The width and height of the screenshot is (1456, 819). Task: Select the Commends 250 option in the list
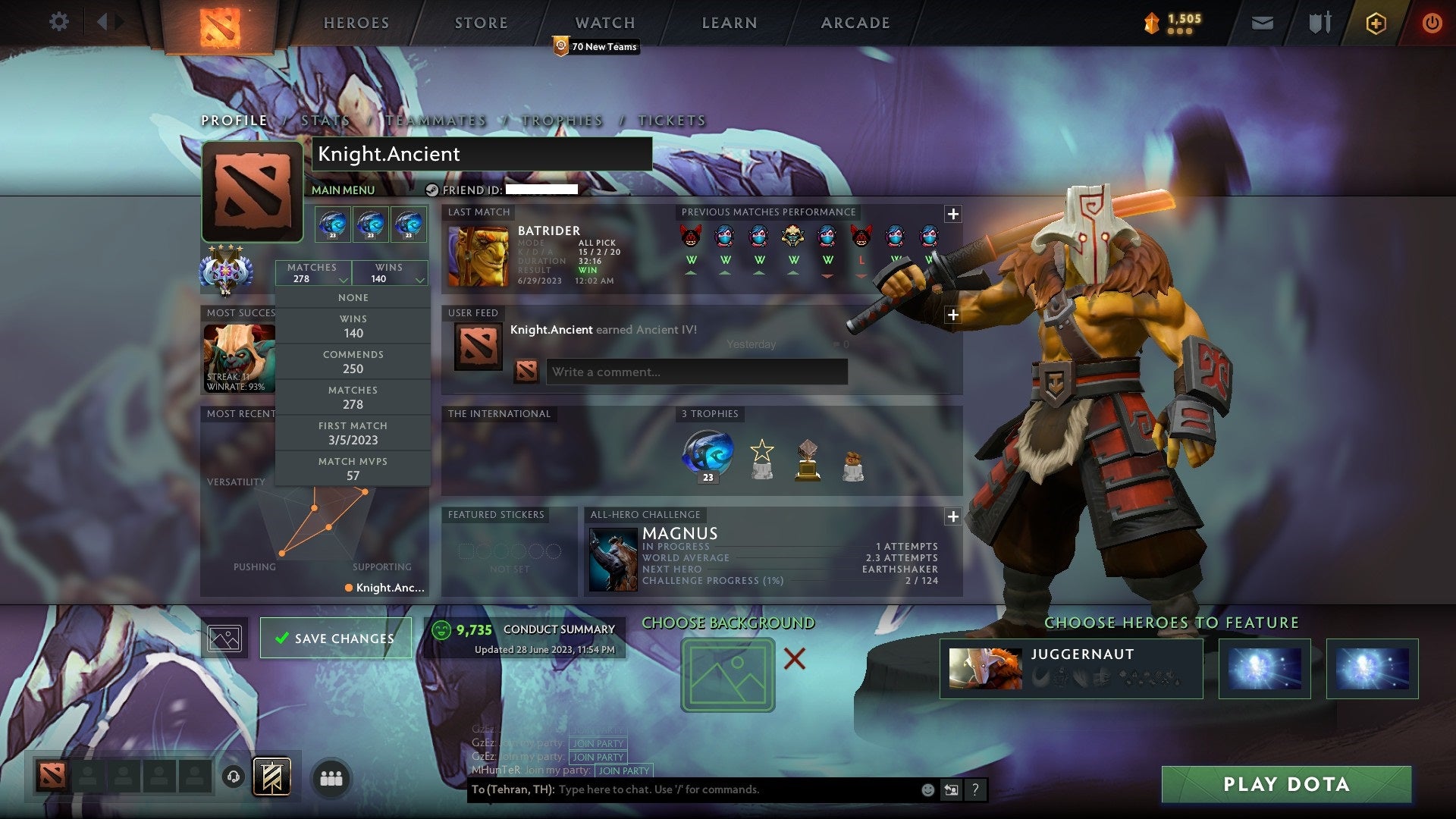coord(353,362)
